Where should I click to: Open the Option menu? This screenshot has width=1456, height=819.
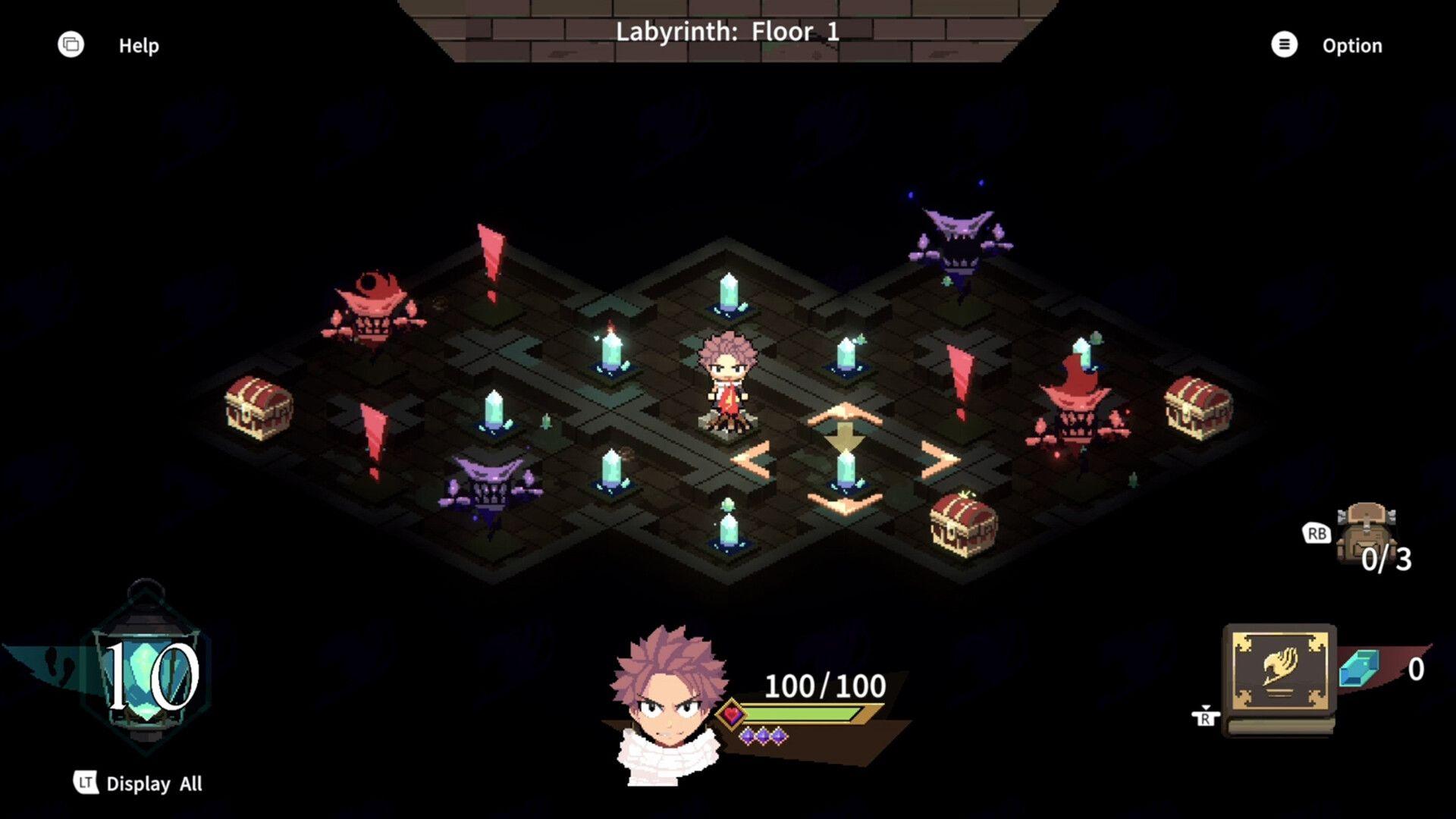click(x=1352, y=45)
